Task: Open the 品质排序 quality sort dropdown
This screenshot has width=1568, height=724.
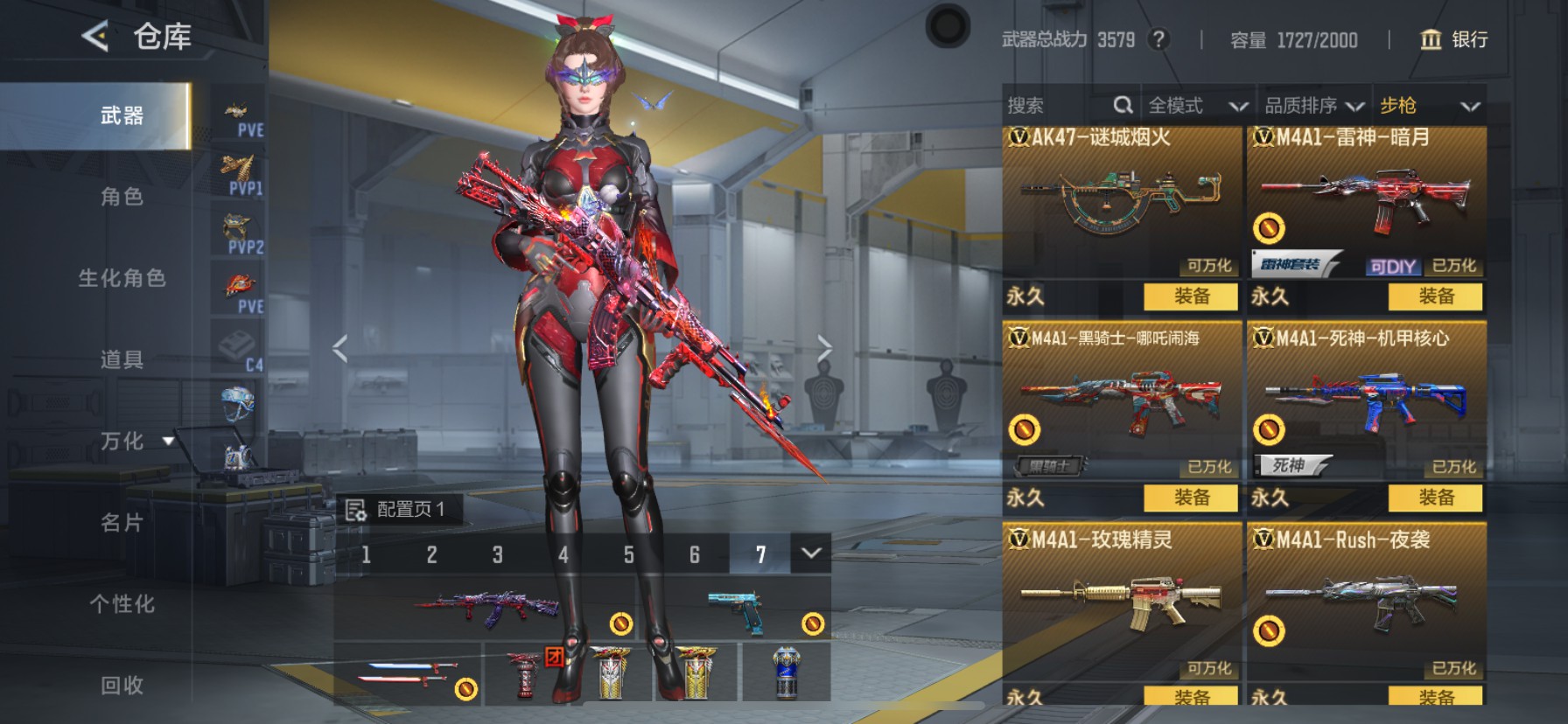Action: [1313, 106]
